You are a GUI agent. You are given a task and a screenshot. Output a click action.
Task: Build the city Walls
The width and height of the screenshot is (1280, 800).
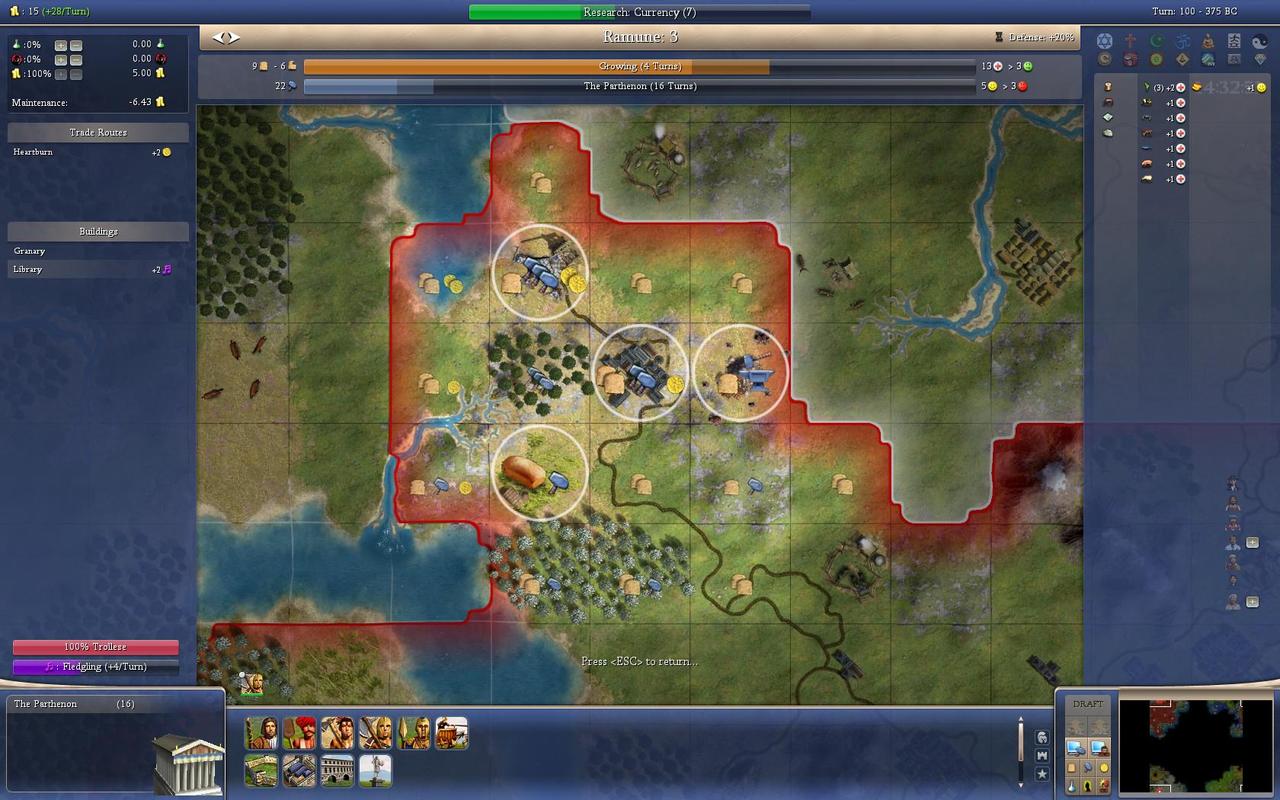point(261,771)
